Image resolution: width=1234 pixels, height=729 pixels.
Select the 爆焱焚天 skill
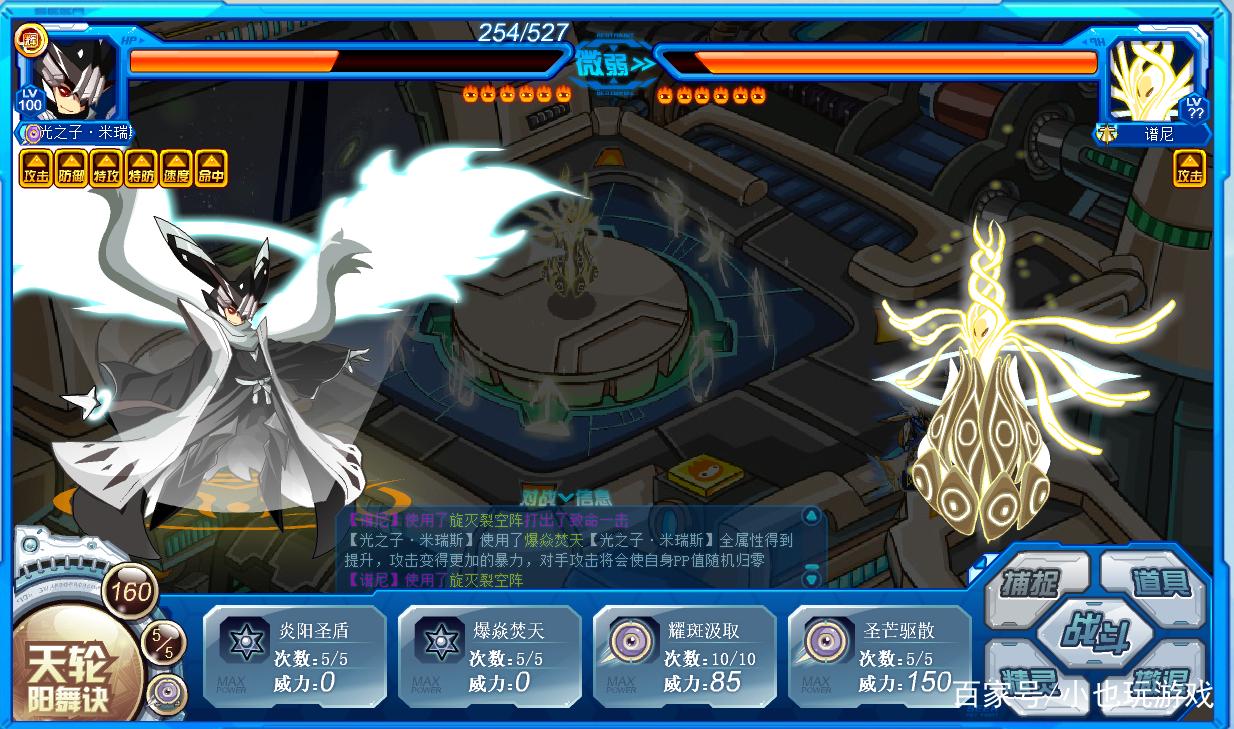point(489,657)
